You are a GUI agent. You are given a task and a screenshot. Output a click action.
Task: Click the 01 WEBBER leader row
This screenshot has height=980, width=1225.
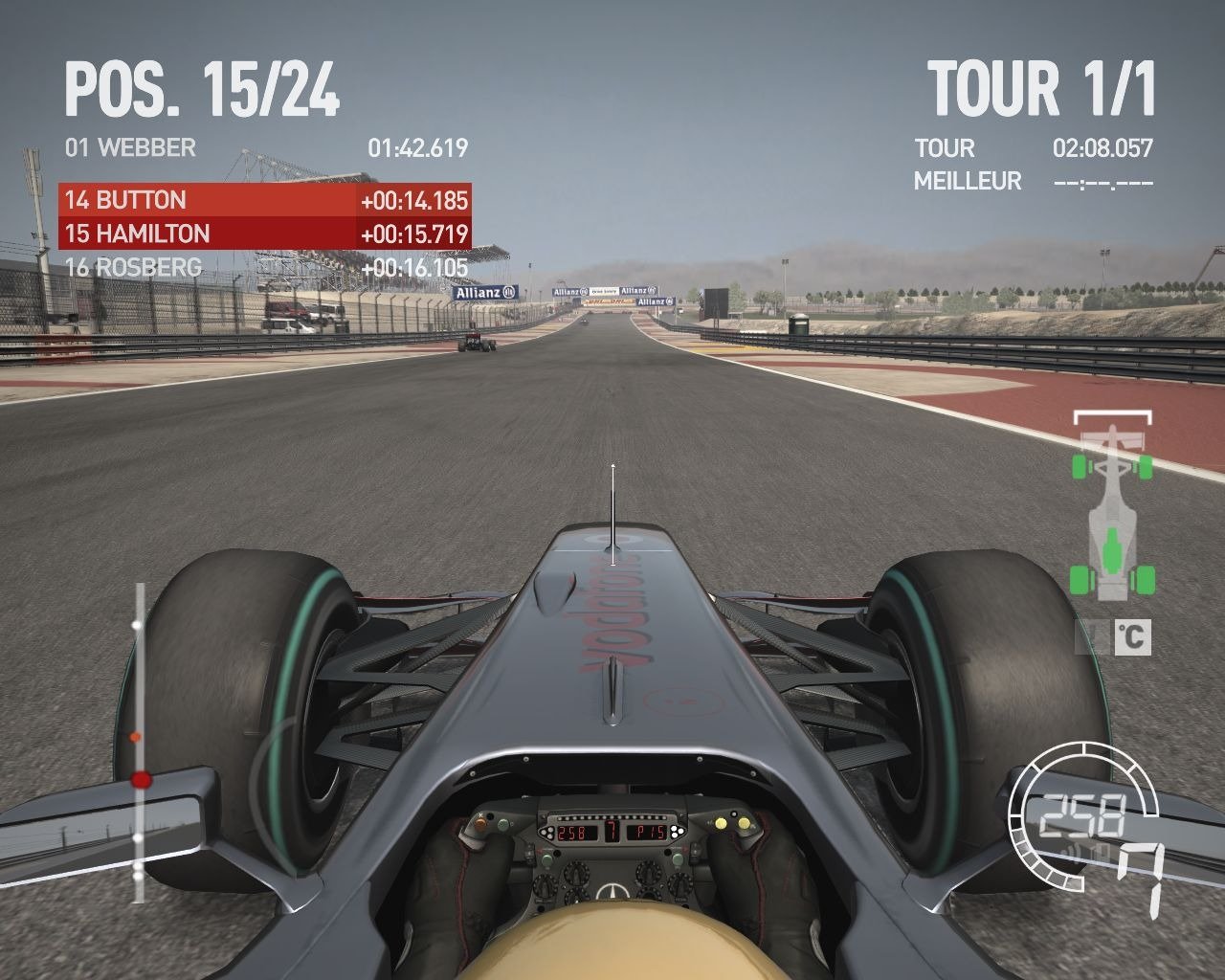pyautogui.click(x=264, y=147)
